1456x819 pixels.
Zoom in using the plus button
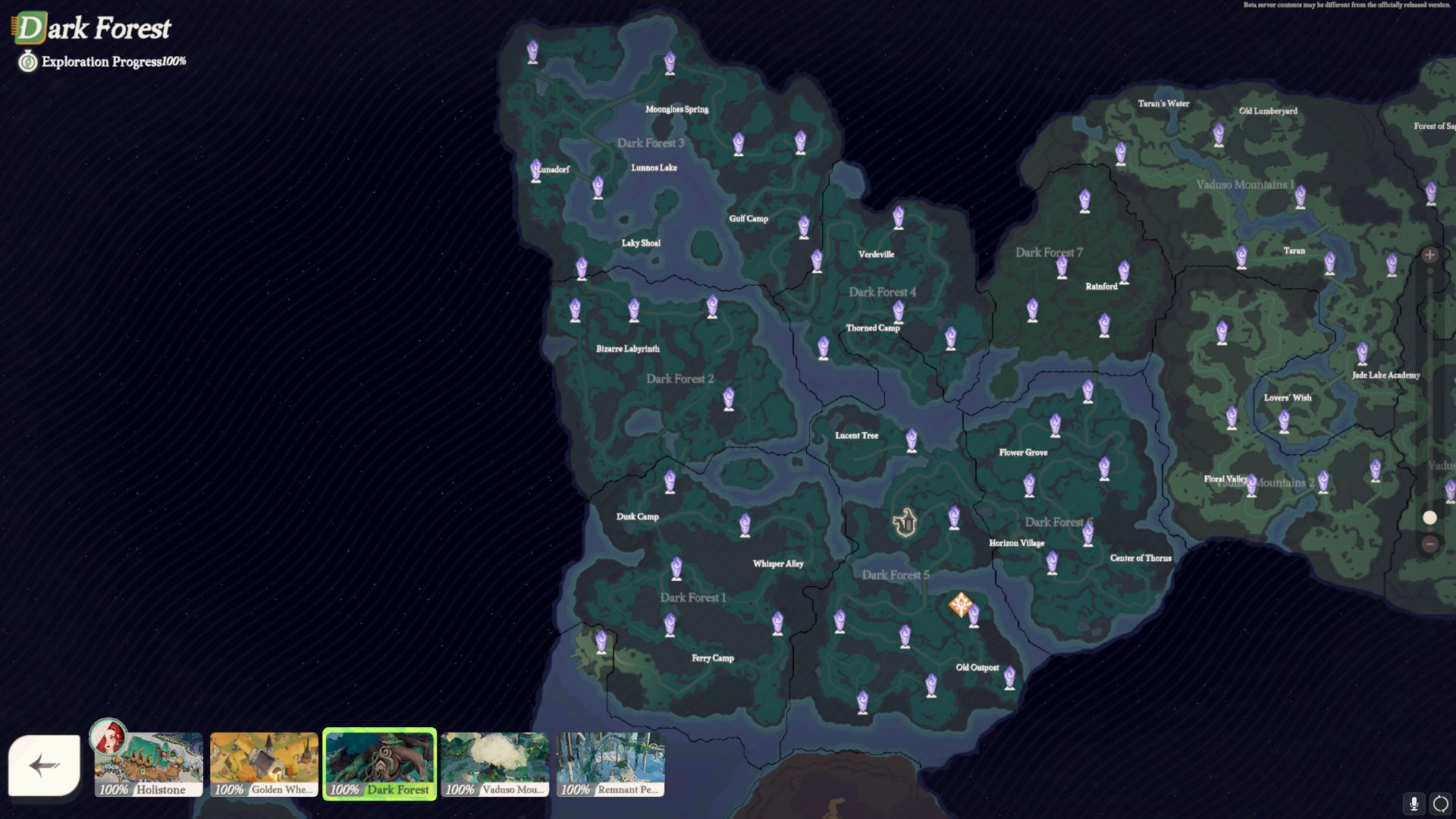[1429, 255]
